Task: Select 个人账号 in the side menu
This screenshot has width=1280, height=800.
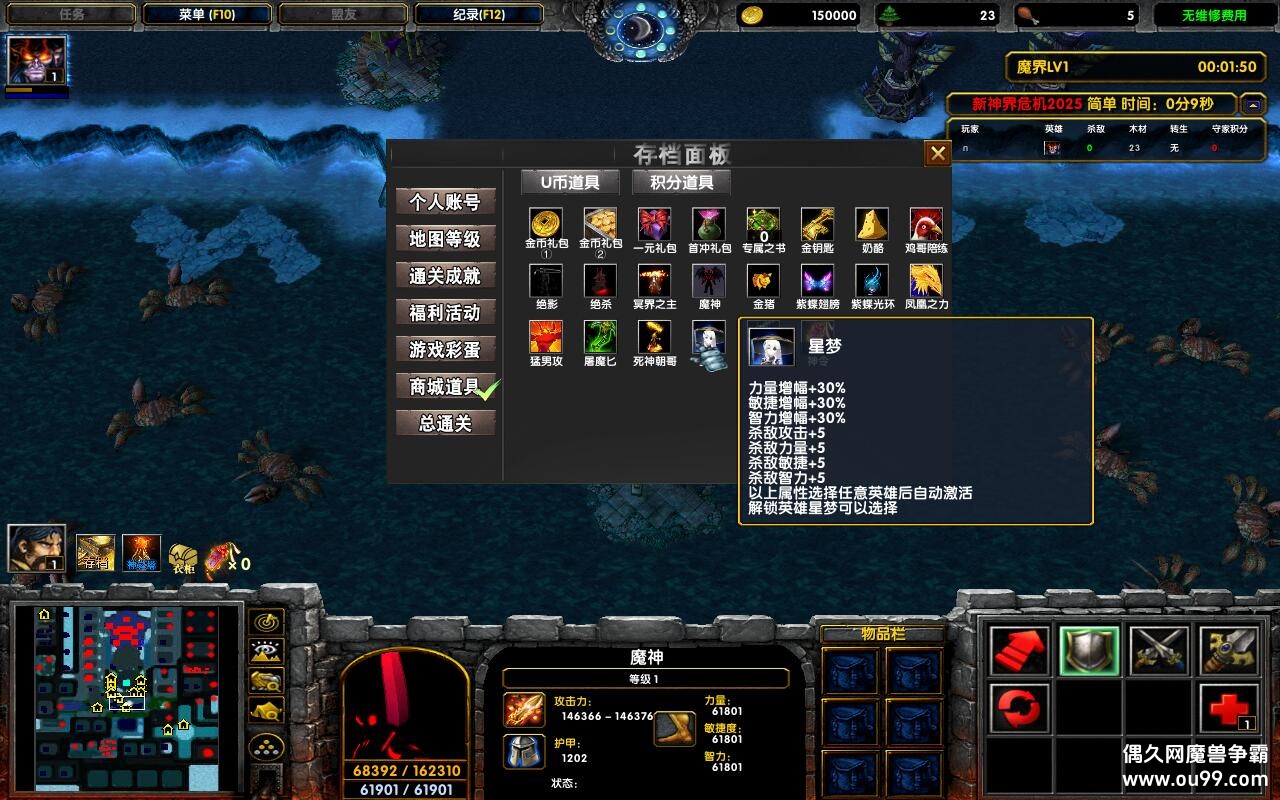Action: (x=445, y=202)
